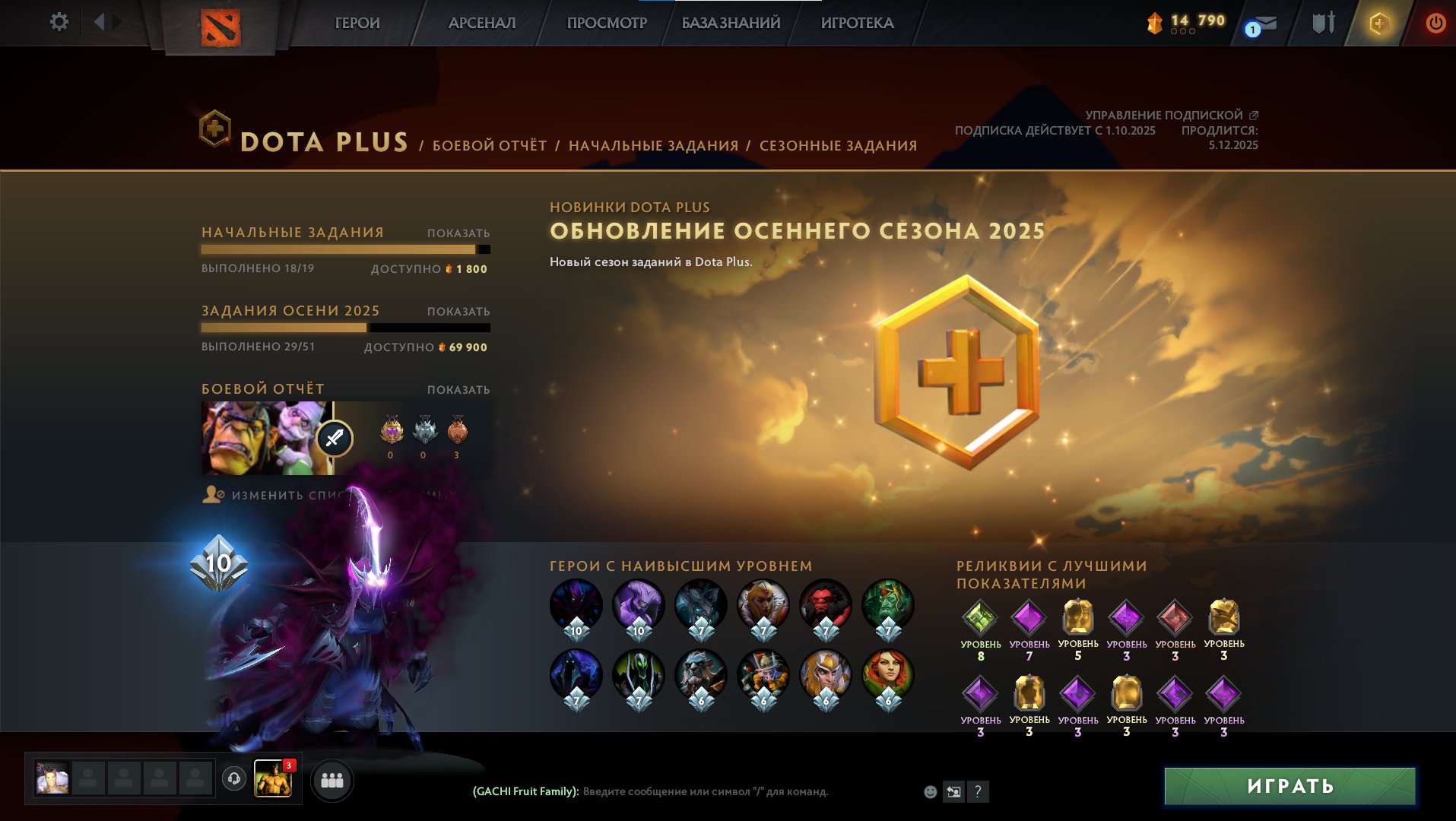Open the ГЕРОИ menu item
This screenshot has width=1456, height=821.
(356, 23)
